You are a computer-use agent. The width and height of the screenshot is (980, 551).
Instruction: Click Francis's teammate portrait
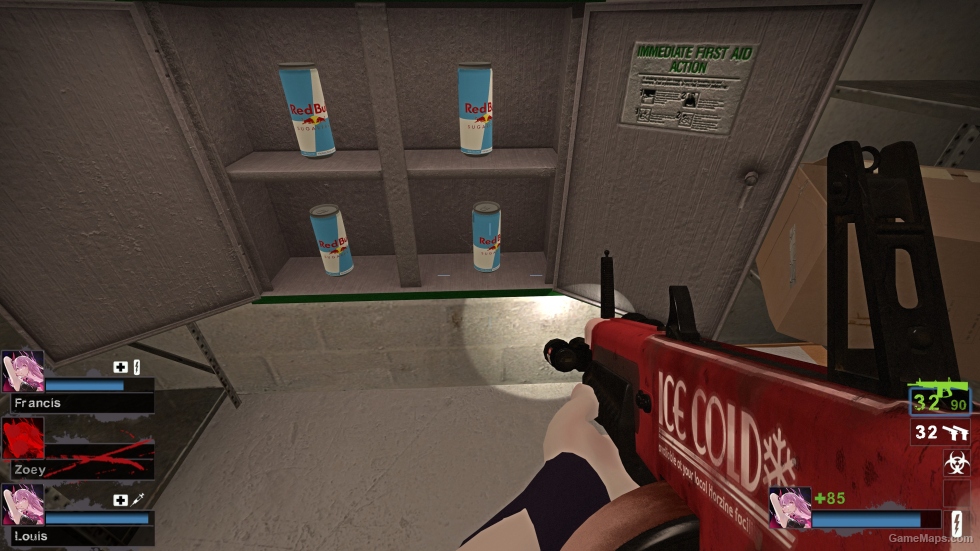22,371
